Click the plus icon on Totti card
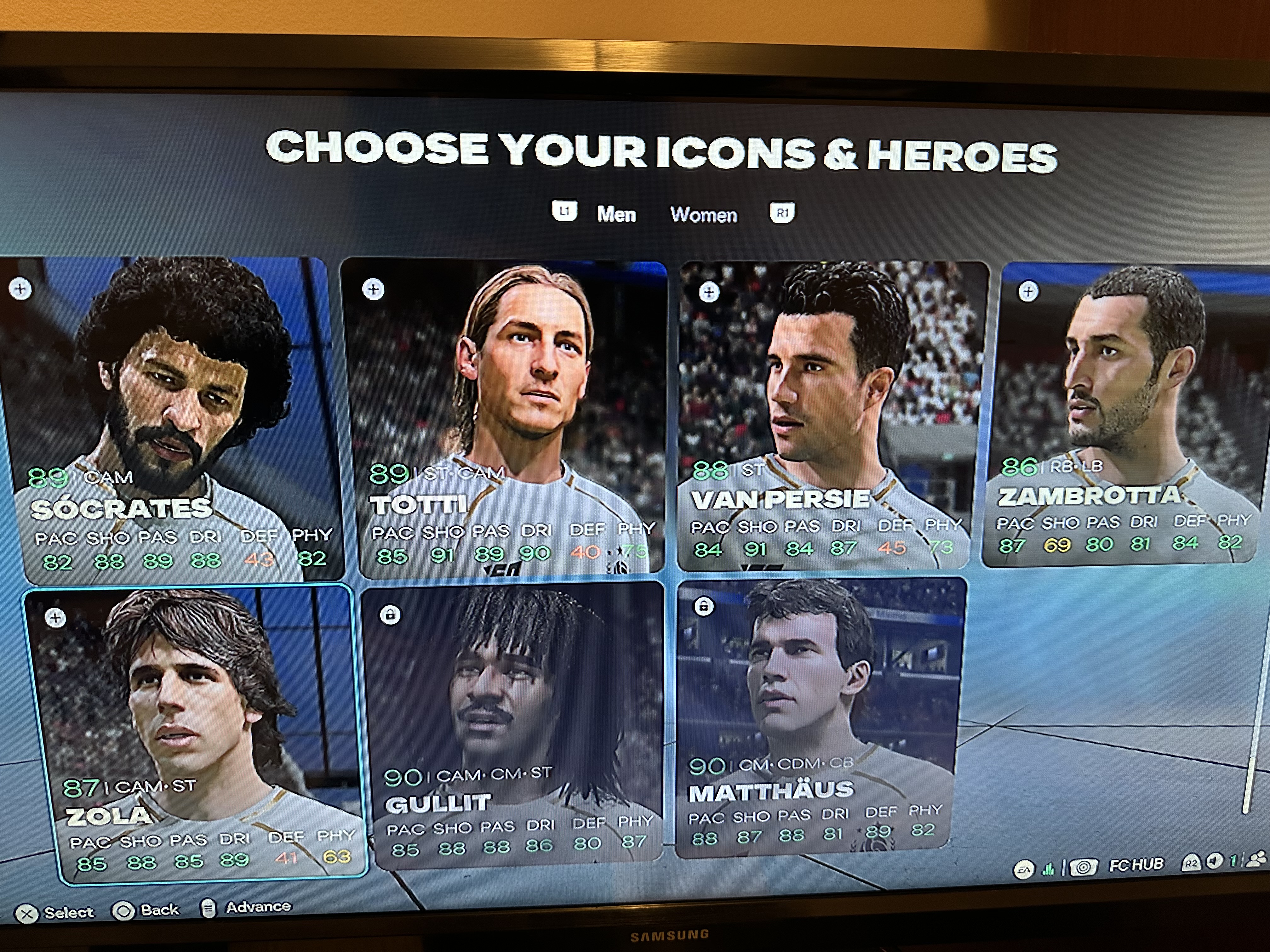This screenshot has width=1270, height=952. pos(373,290)
